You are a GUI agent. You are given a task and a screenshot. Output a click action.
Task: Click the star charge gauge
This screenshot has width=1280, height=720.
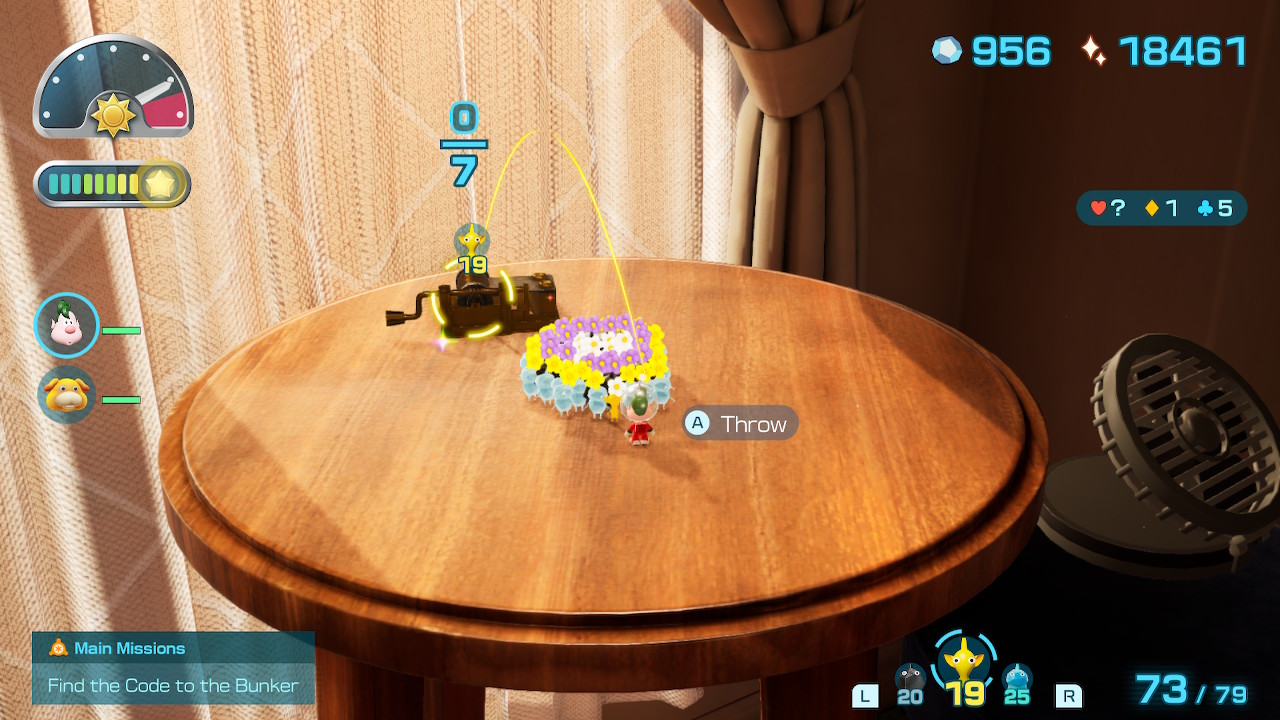(113, 184)
